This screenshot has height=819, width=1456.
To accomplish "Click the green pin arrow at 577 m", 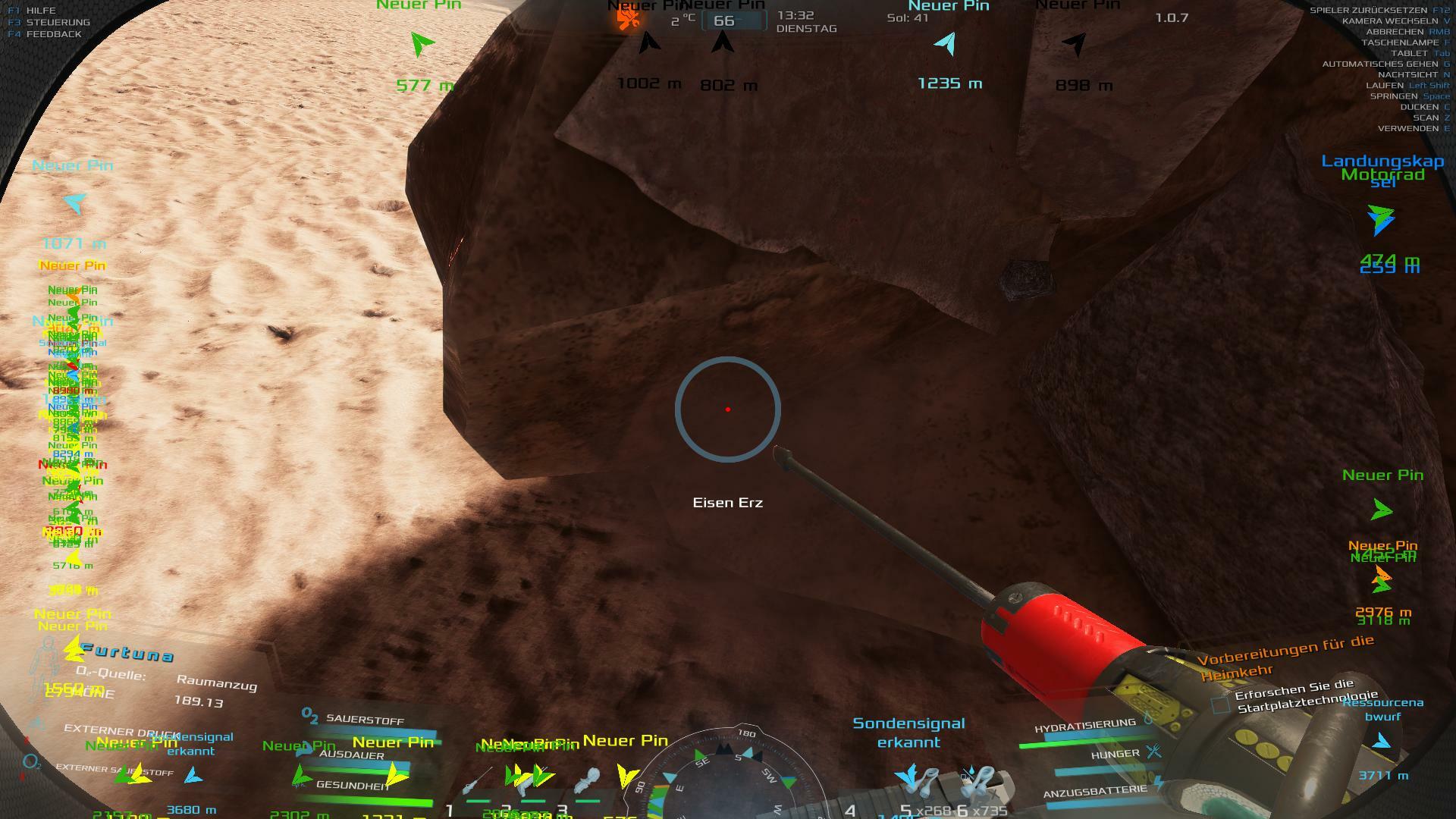I will [421, 44].
